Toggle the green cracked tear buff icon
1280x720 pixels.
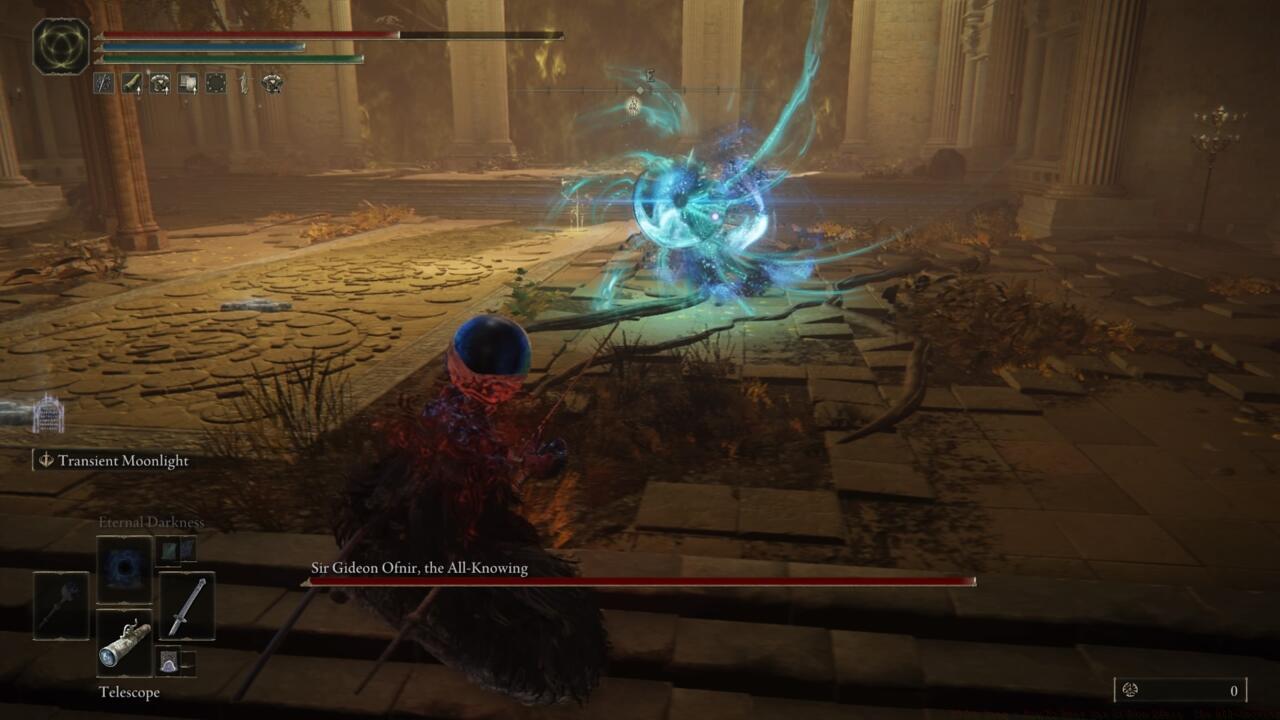tap(131, 82)
